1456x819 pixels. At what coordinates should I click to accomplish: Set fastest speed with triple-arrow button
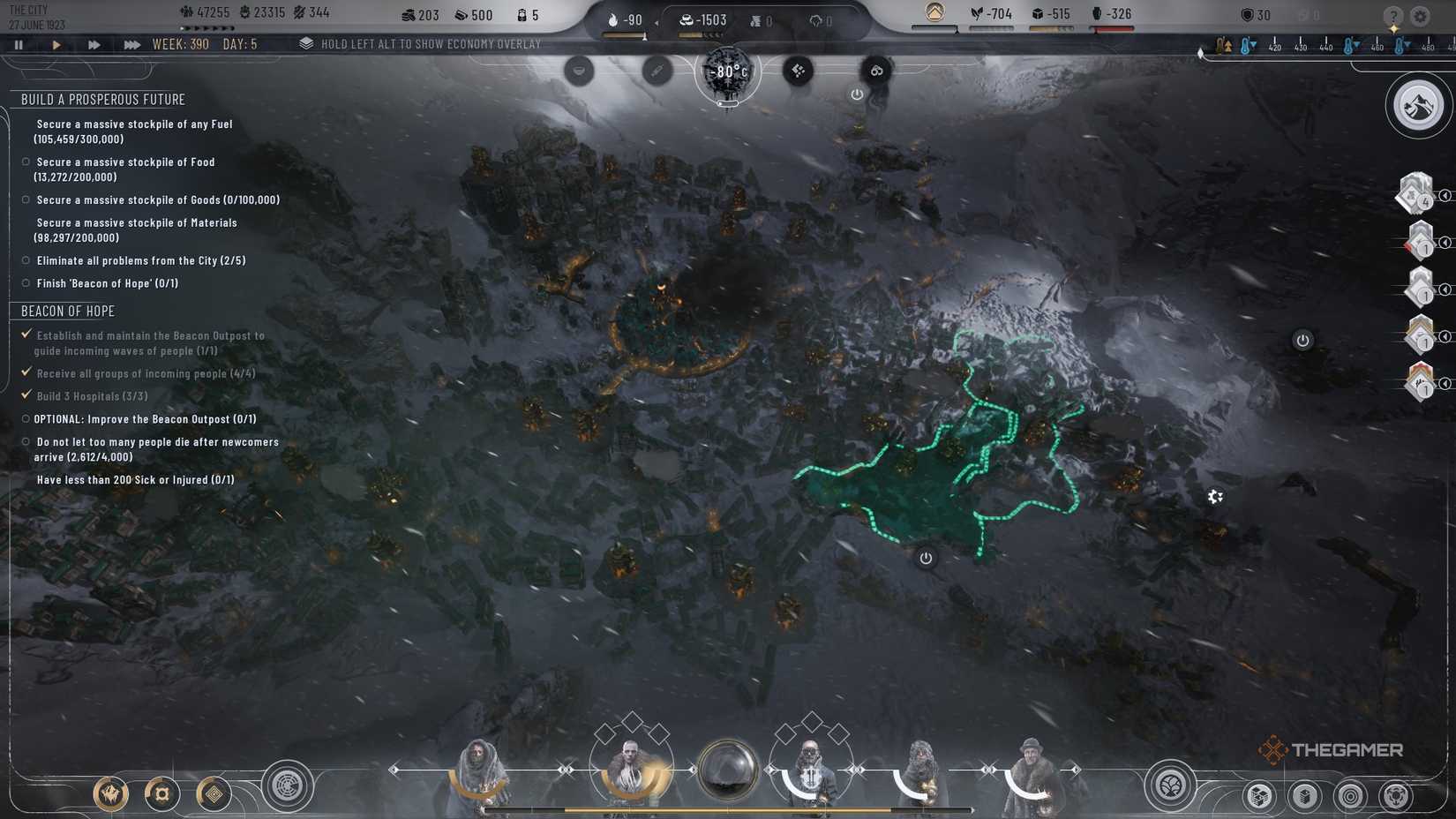click(x=131, y=42)
